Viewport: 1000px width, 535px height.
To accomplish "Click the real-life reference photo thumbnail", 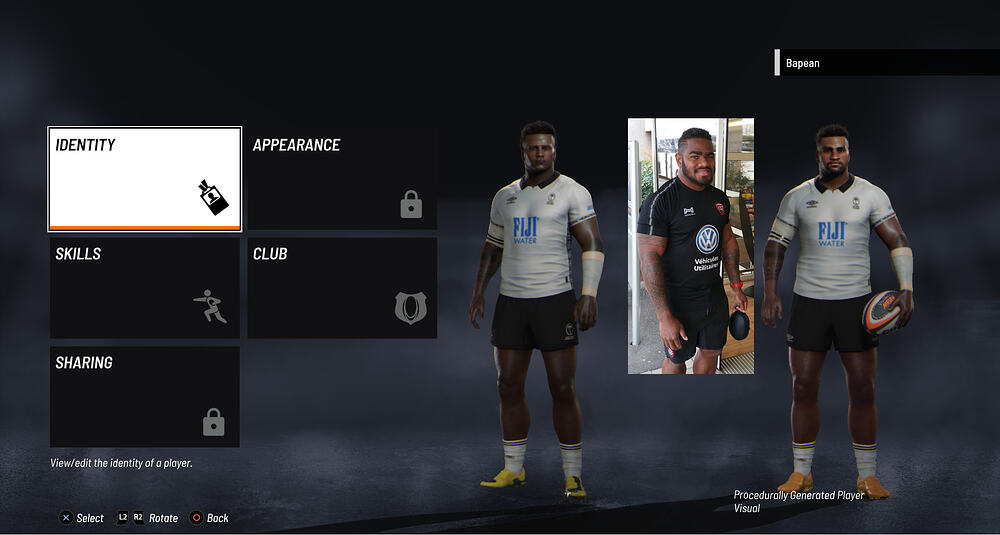I will (x=691, y=246).
